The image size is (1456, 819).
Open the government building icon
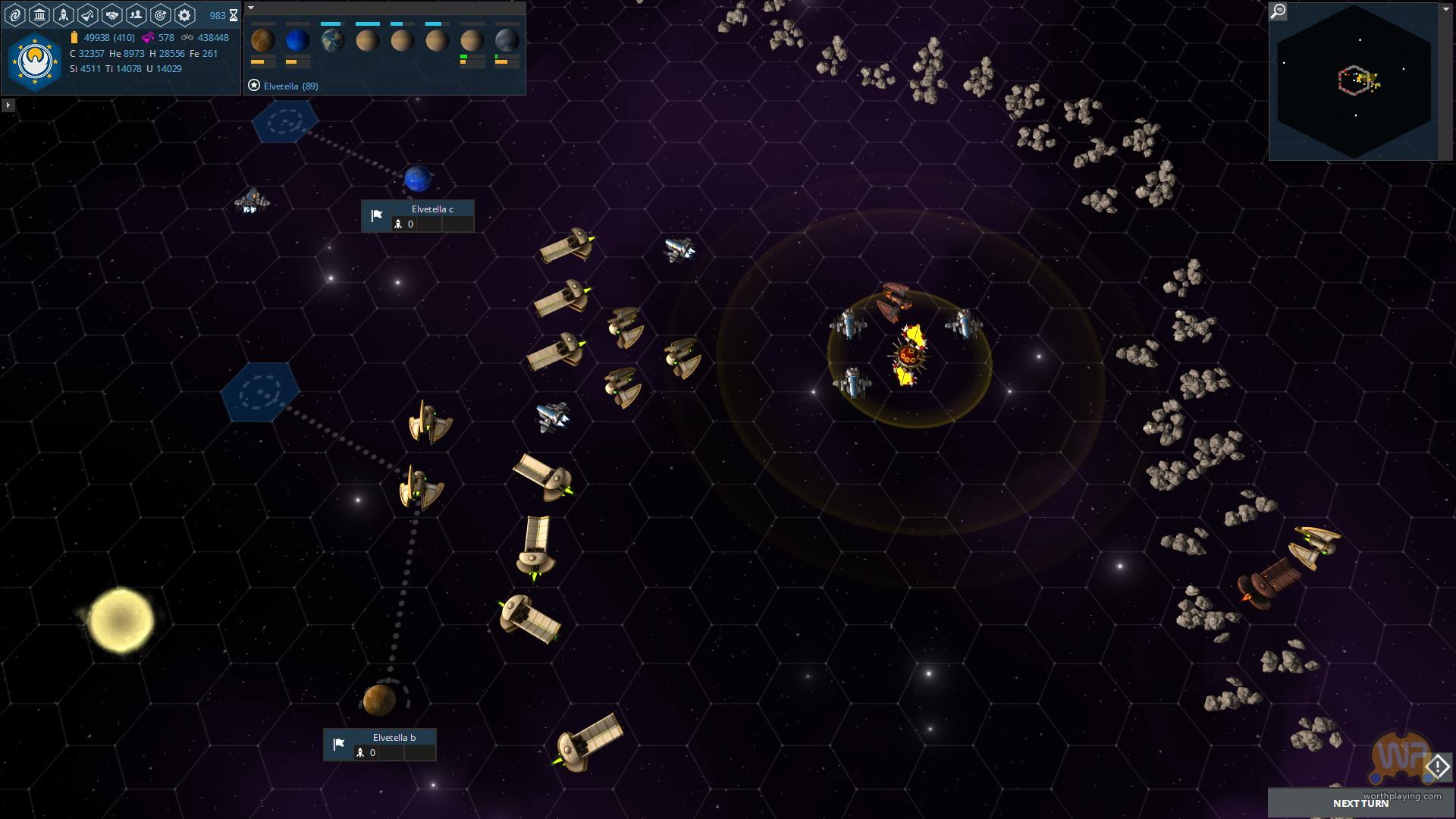[39, 14]
